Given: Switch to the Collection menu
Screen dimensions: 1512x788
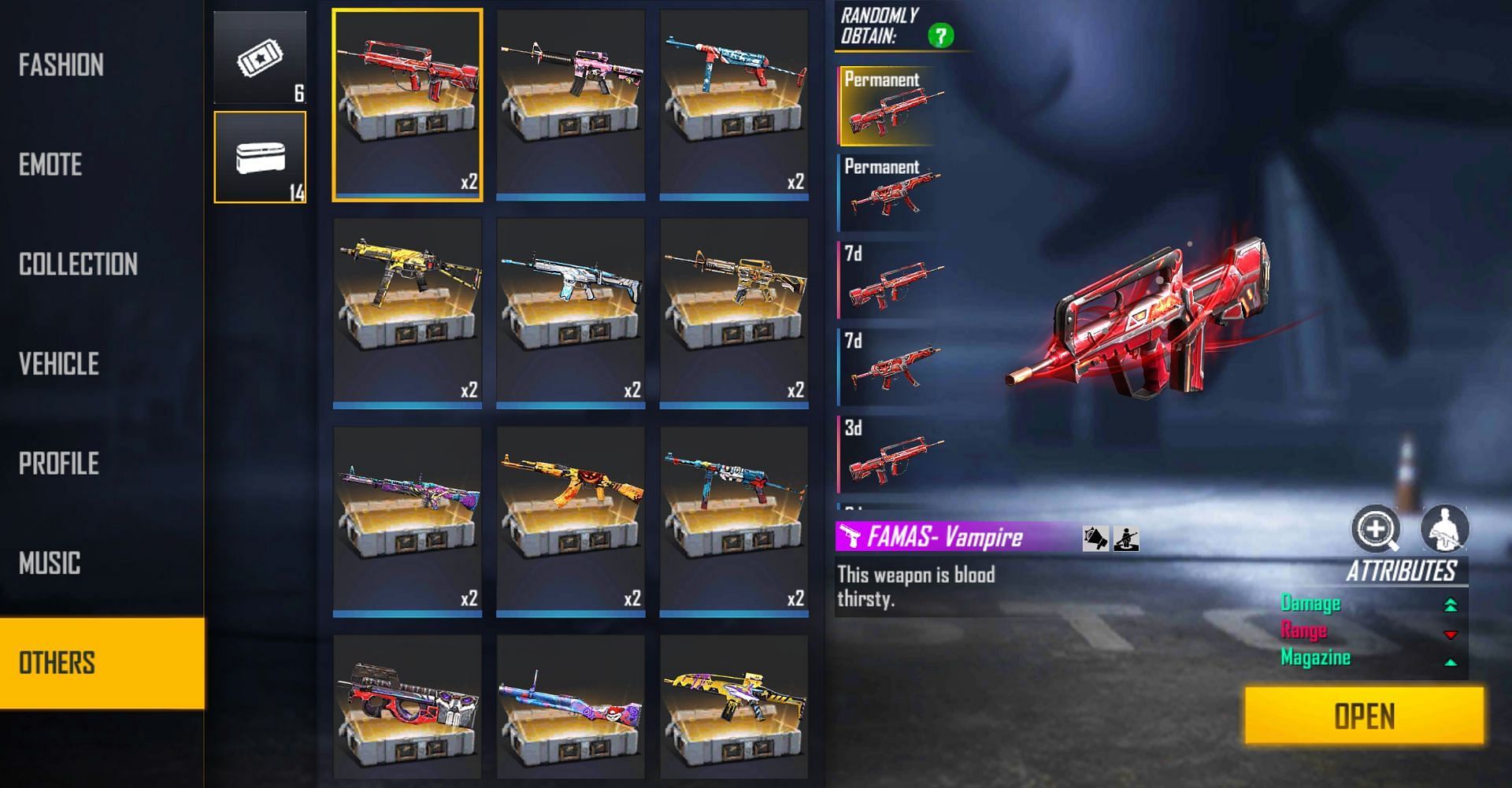Looking at the screenshot, I should [x=78, y=265].
